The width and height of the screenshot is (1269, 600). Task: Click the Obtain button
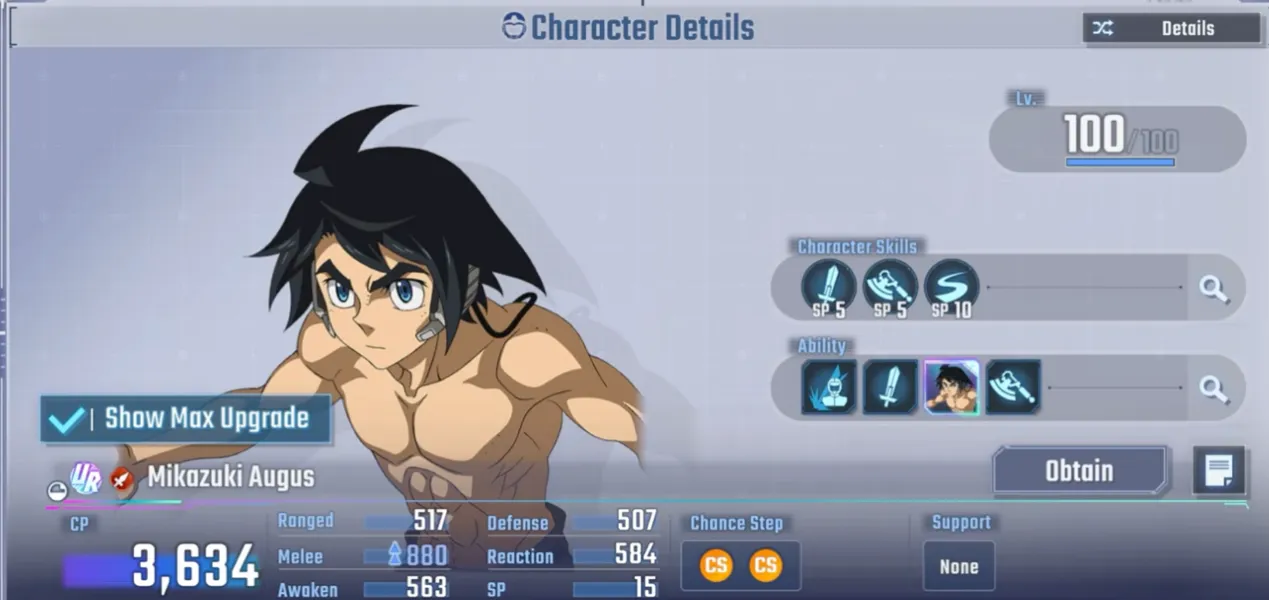point(1079,471)
